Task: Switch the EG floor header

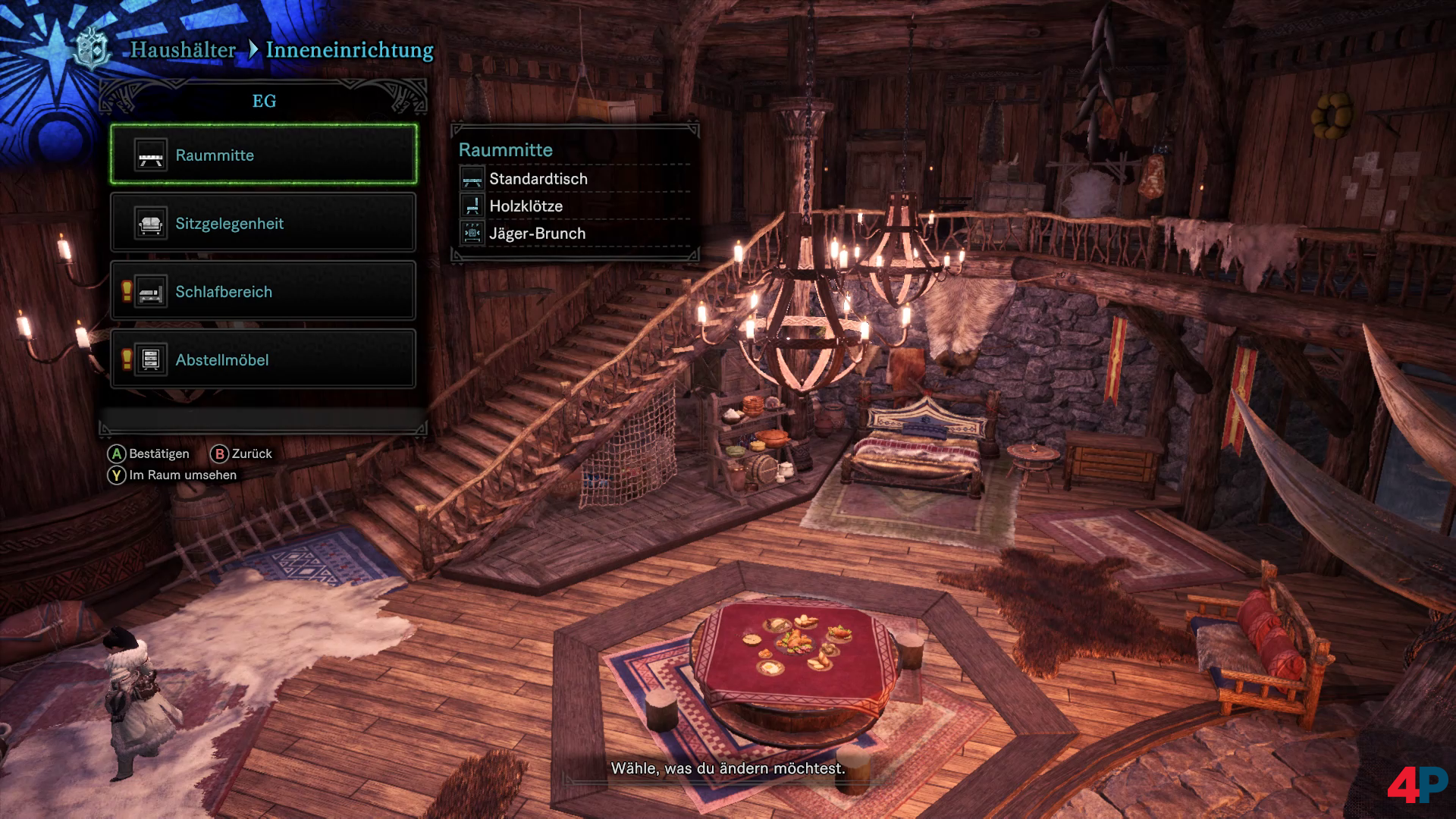Action: [x=263, y=101]
